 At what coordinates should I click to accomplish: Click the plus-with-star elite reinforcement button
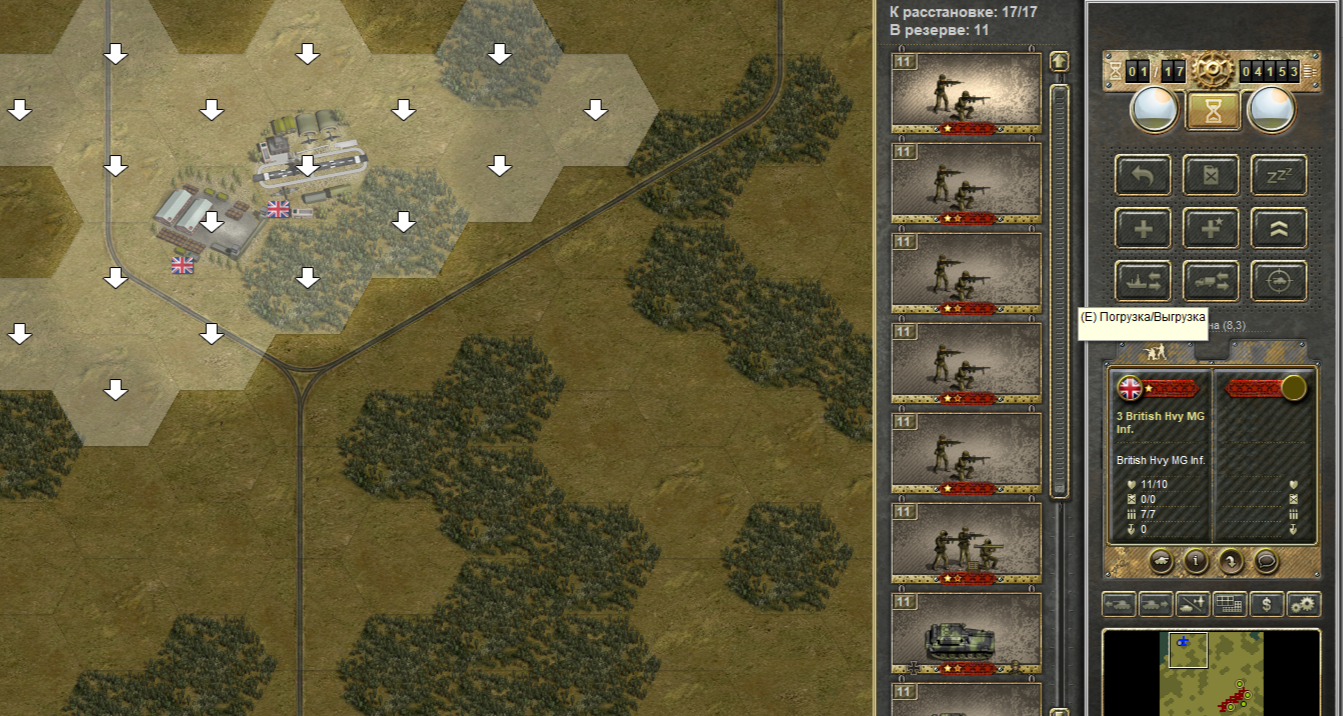[x=1212, y=228]
